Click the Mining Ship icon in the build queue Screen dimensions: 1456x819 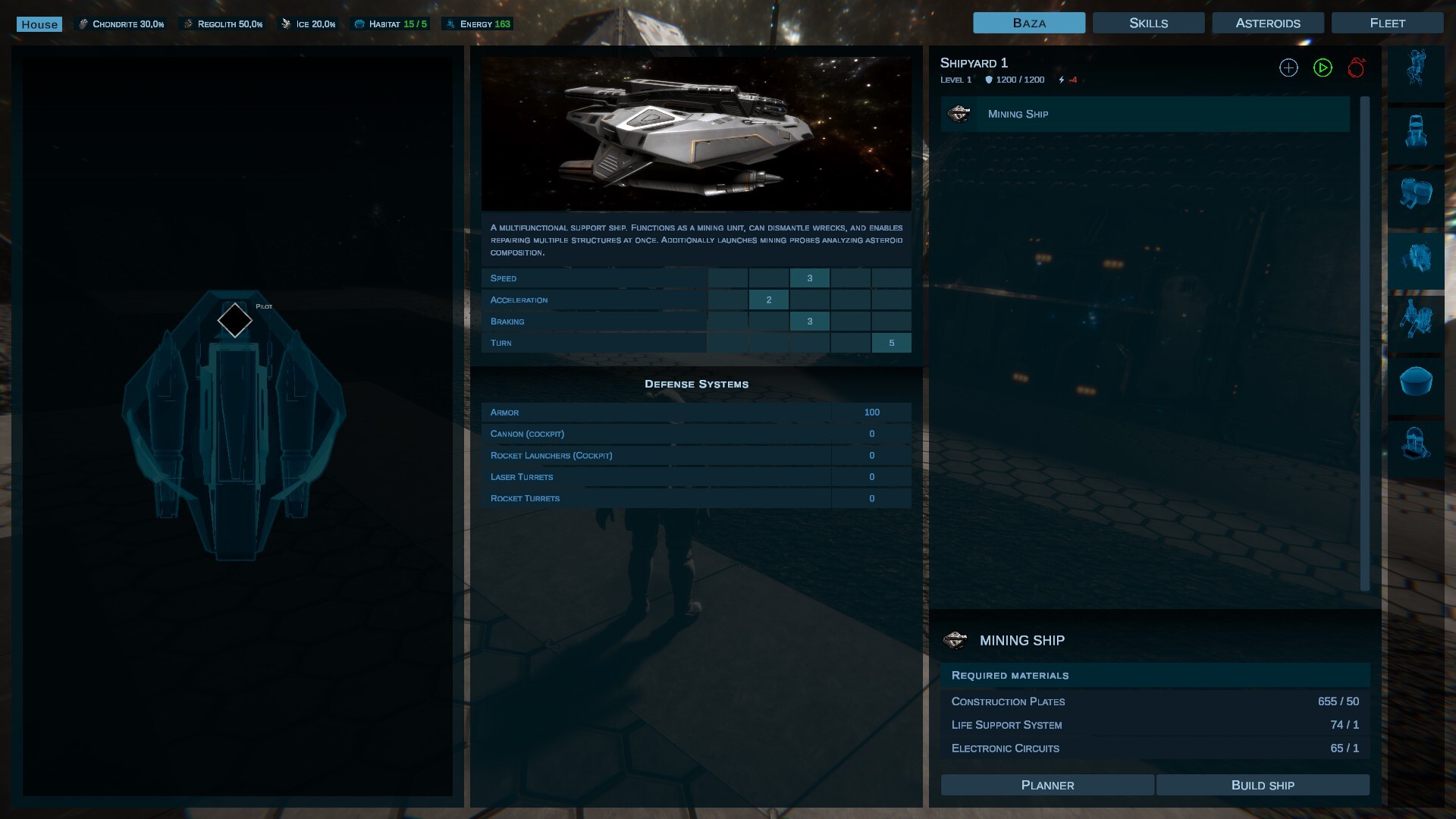(x=960, y=114)
